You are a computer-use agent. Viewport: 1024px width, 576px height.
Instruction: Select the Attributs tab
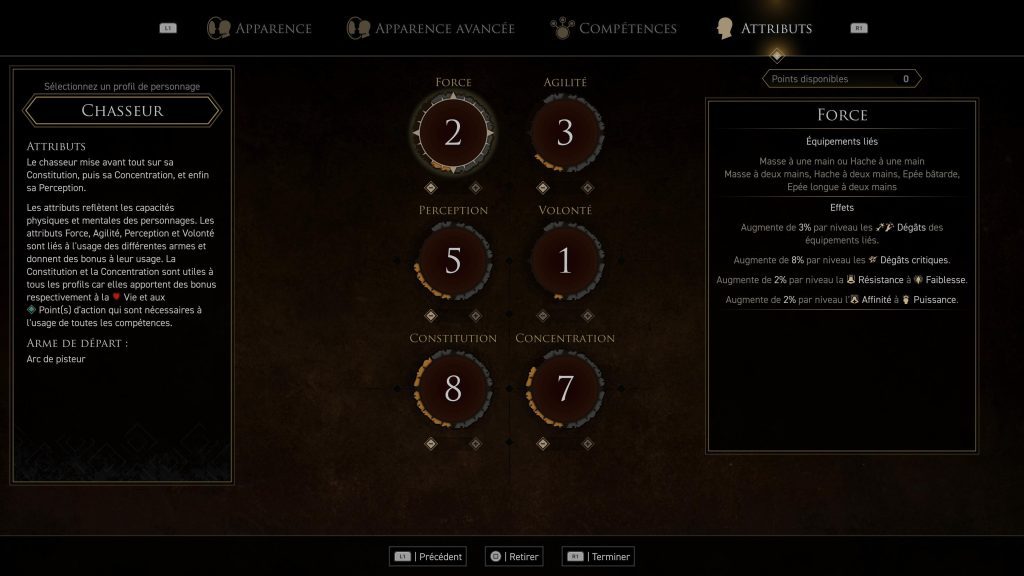click(x=764, y=28)
